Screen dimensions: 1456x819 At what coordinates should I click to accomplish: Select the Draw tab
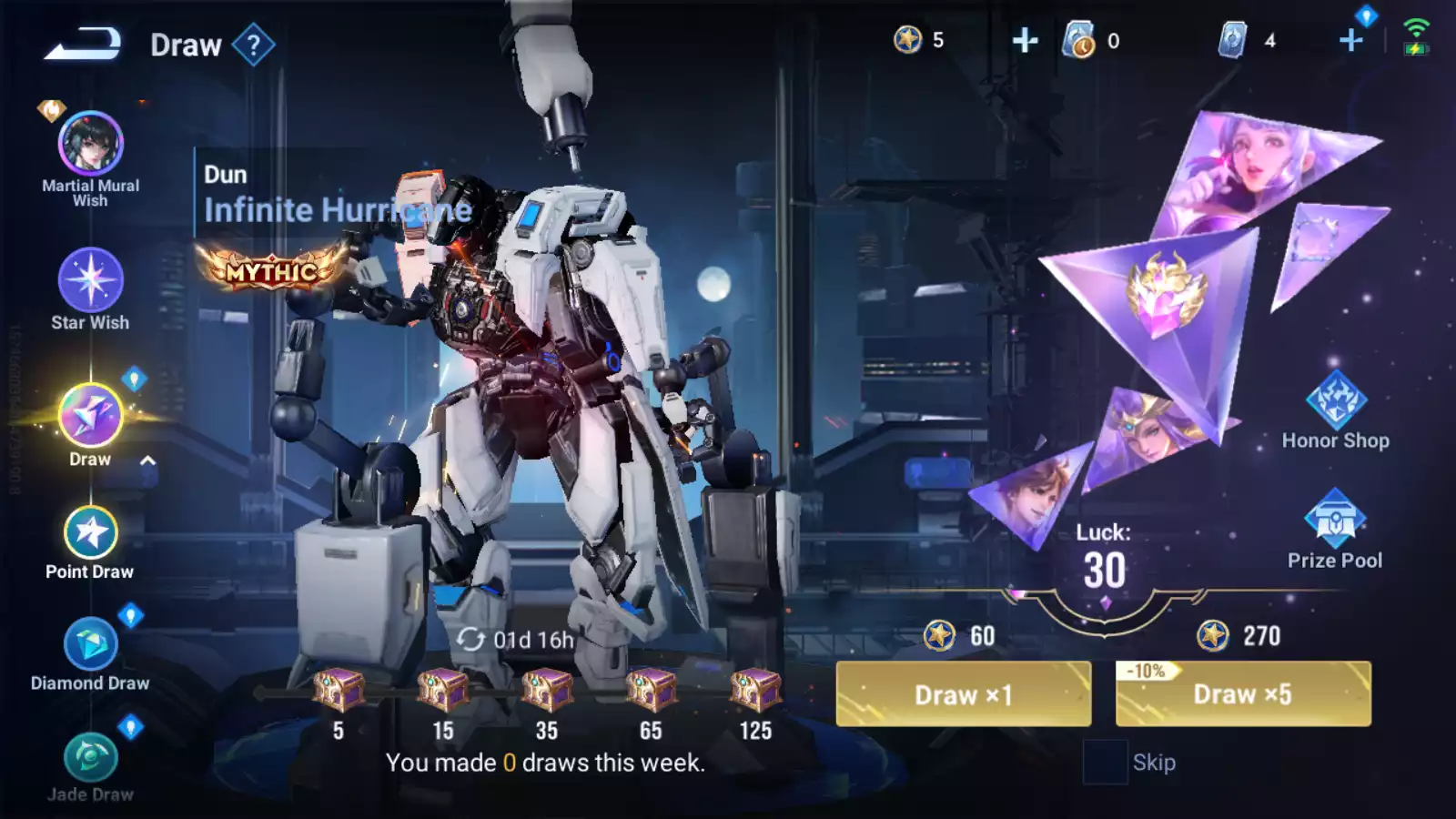[x=90, y=417]
